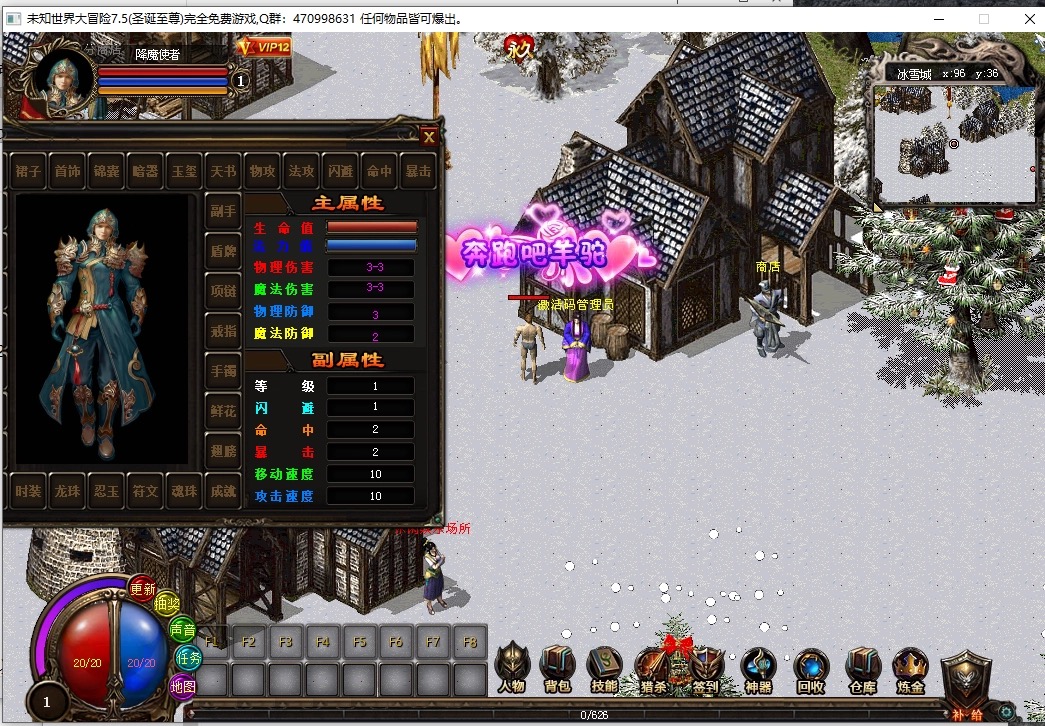Viewport: 1045px width, 726px height.
Task: Open the 时装 fashion slot
Action: (29, 491)
